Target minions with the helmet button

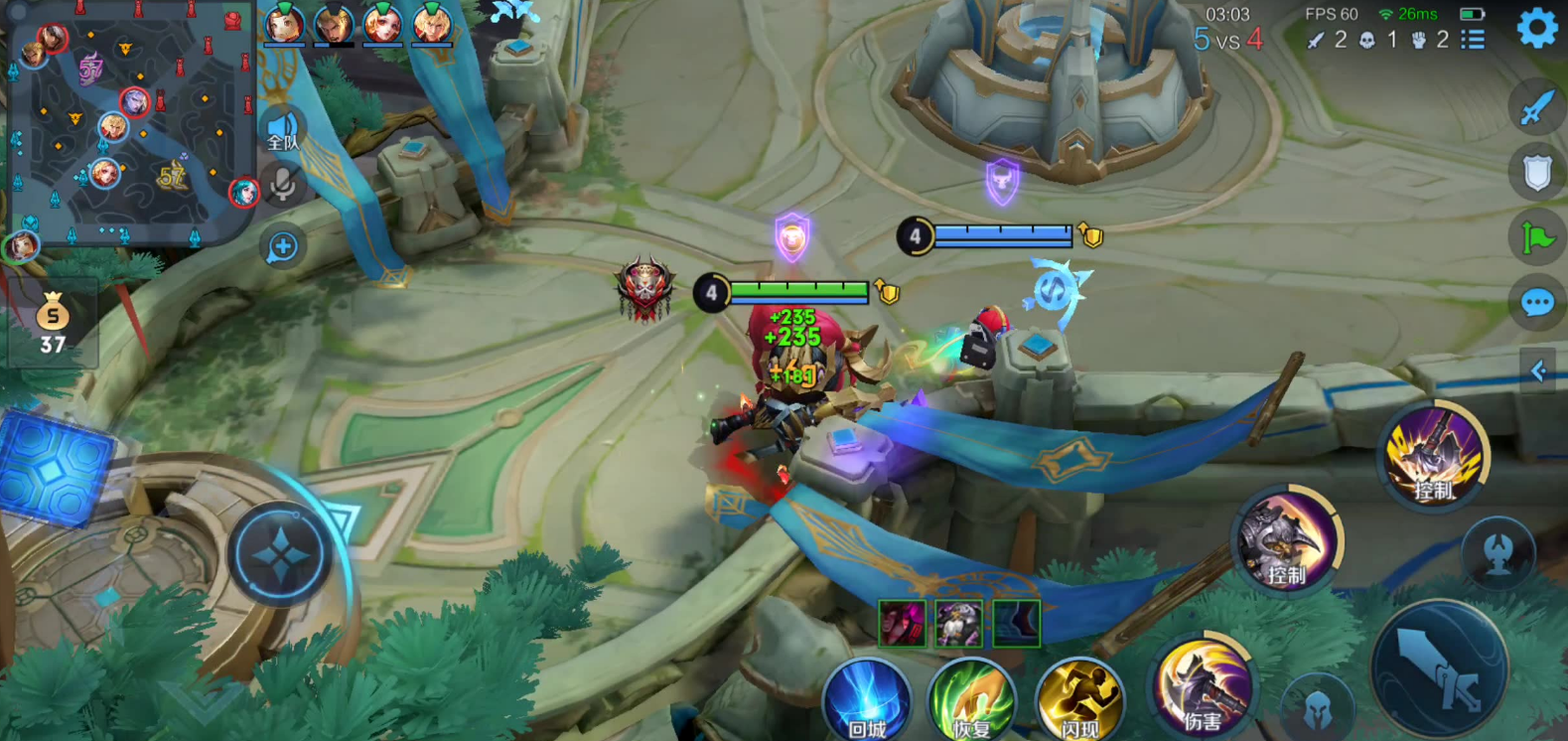1318,706
